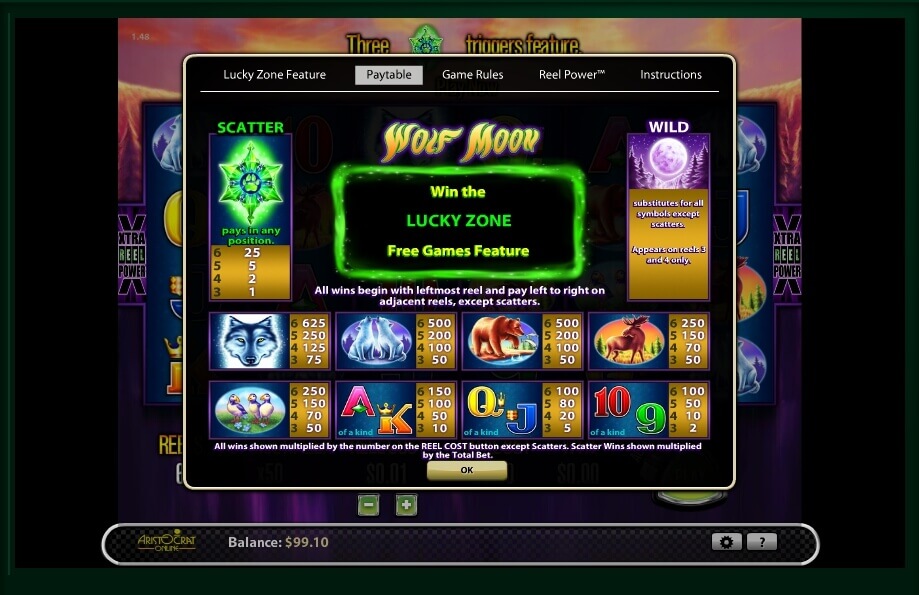The width and height of the screenshot is (919, 595).
Task: Open the Game Rules tab
Action: 472,75
